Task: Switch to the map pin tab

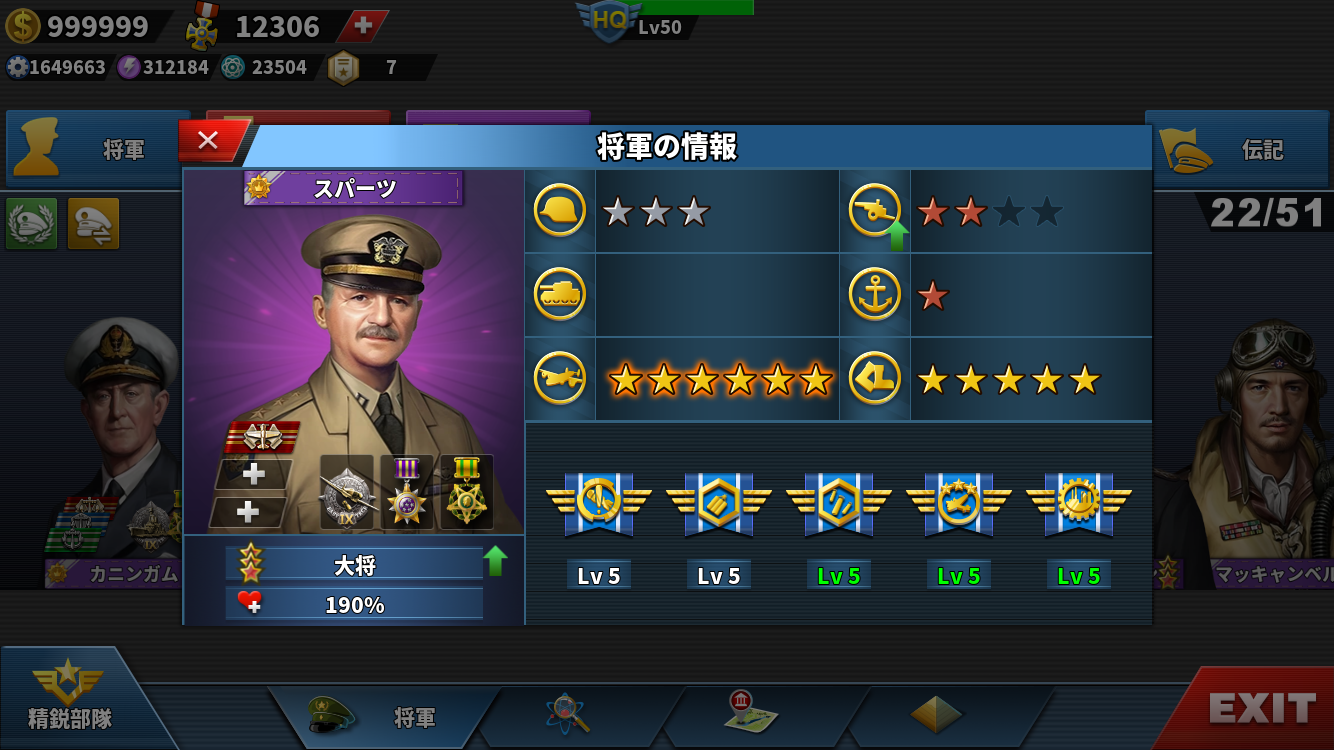Action: point(750,712)
